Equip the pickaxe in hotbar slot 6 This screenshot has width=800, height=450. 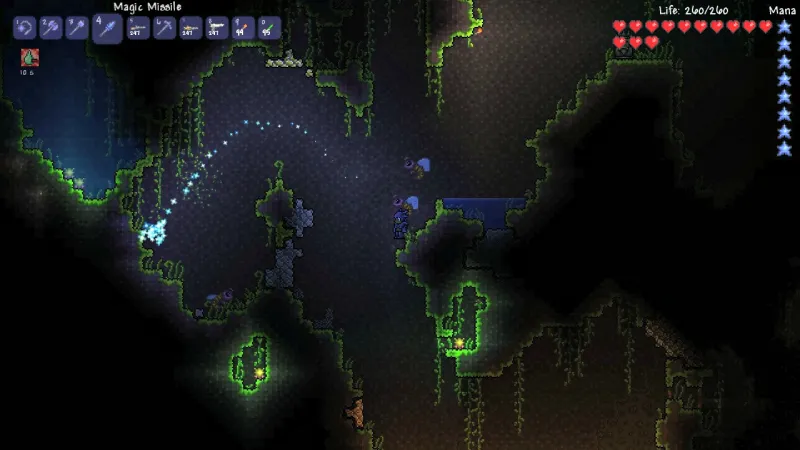(165, 28)
